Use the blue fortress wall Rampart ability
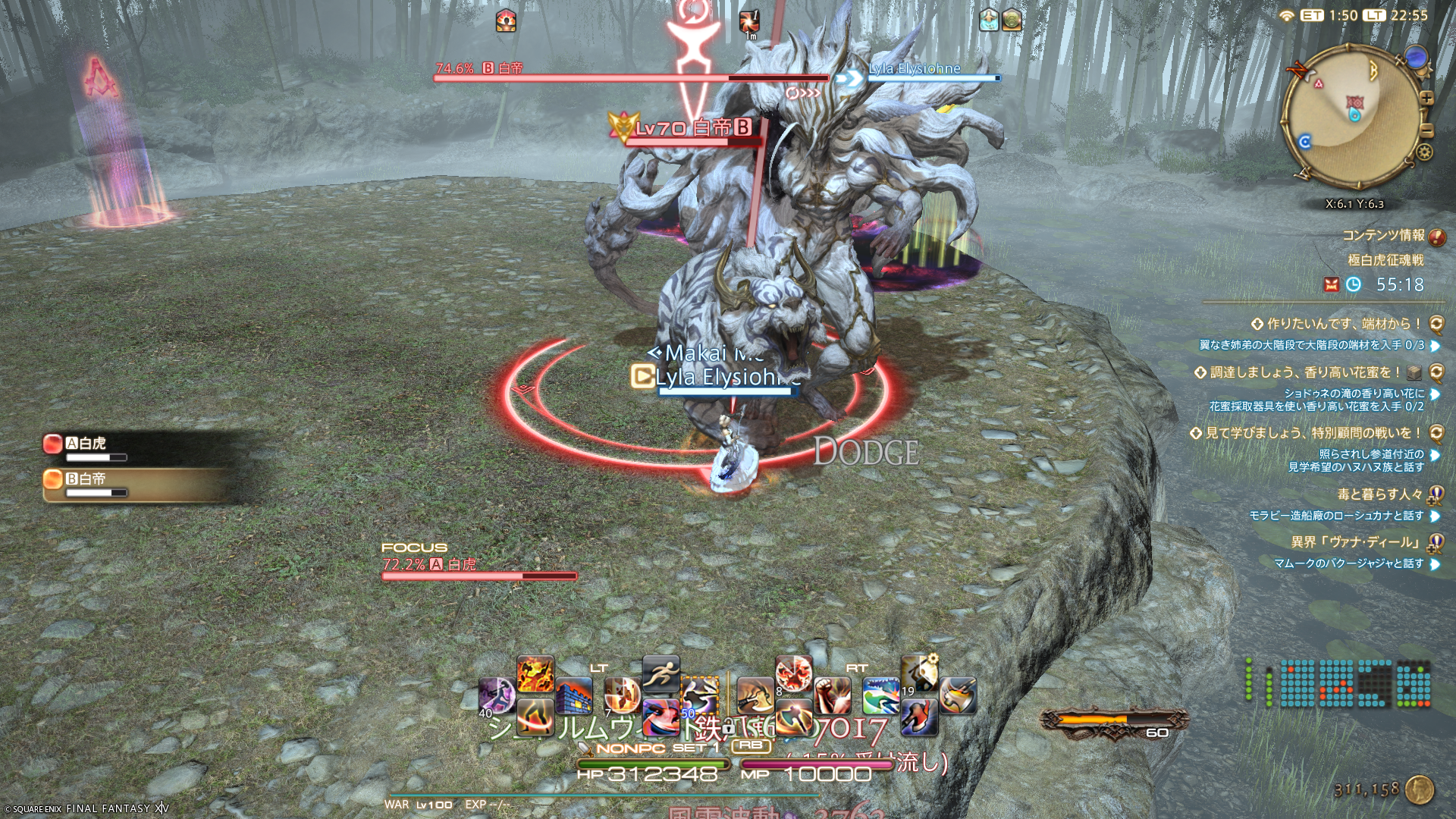The image size is (1456, 819). [x=574, y=696]
